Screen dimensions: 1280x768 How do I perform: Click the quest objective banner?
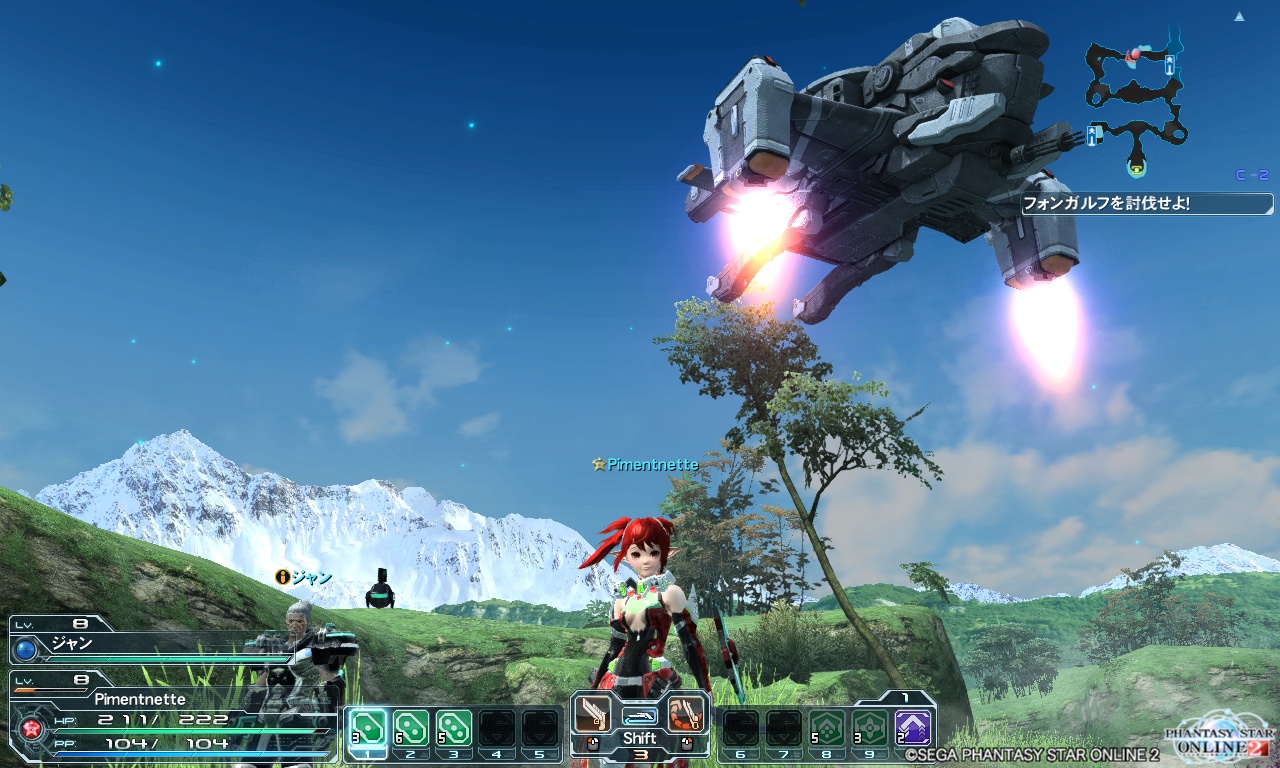tap(1146, 204)
